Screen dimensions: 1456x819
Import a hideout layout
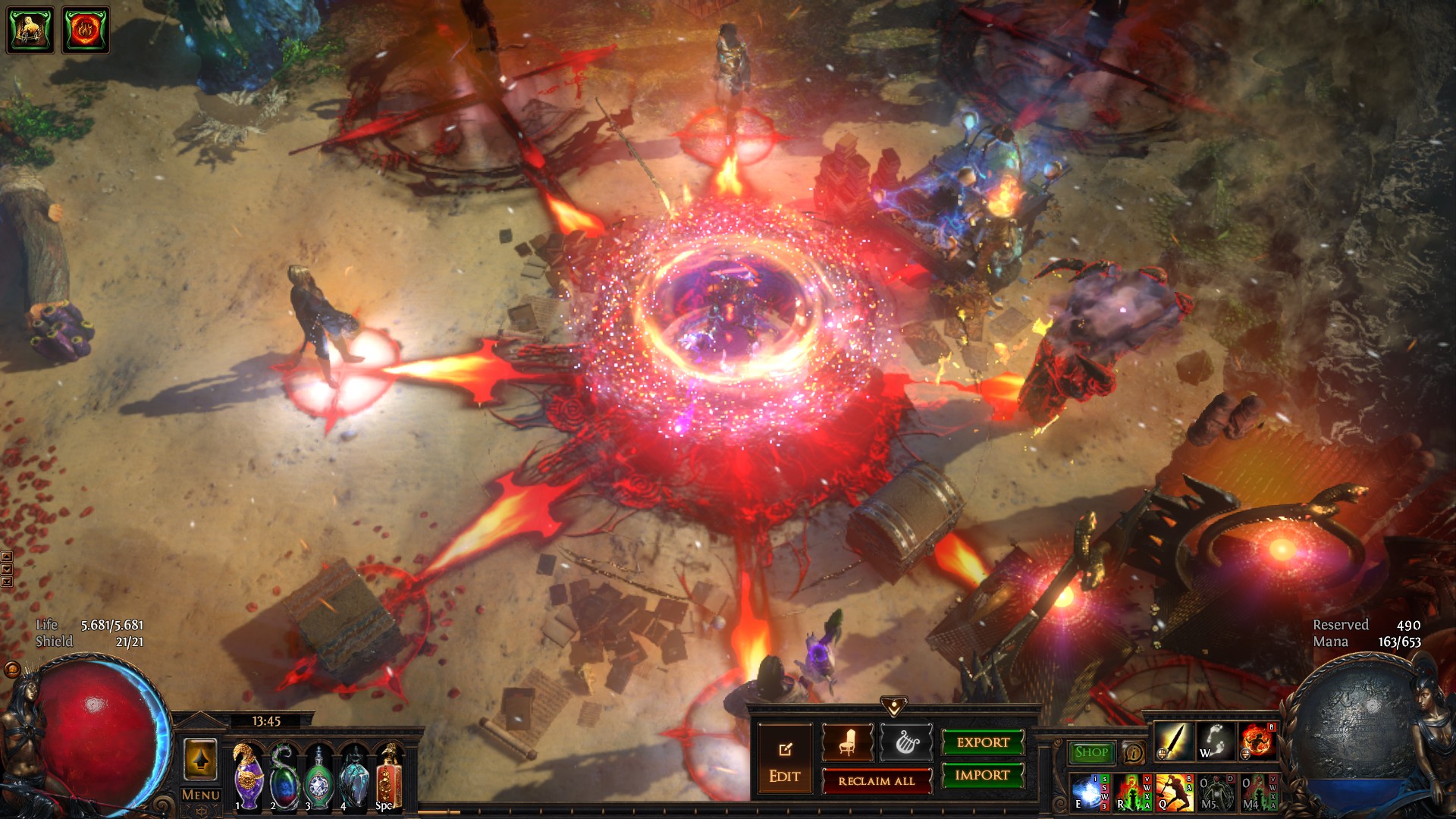(982, 775)
